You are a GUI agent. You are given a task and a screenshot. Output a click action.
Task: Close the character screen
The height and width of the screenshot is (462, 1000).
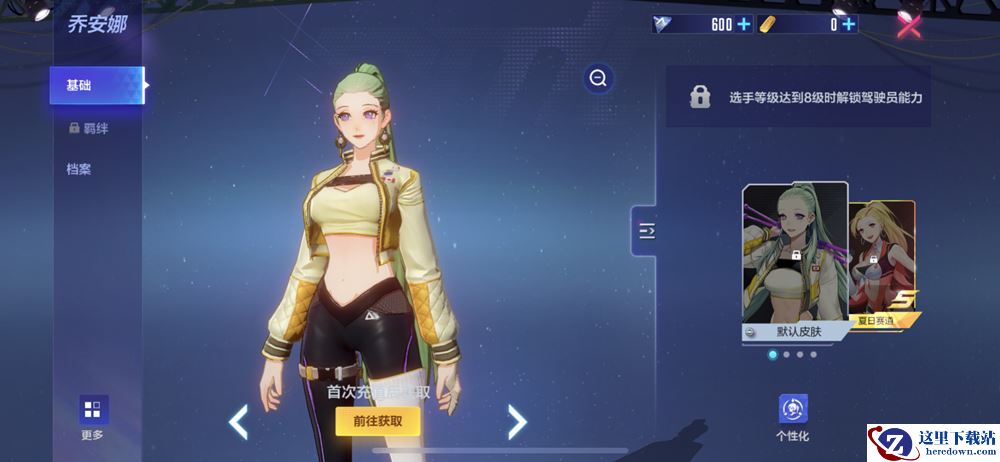tap(909, 25)
